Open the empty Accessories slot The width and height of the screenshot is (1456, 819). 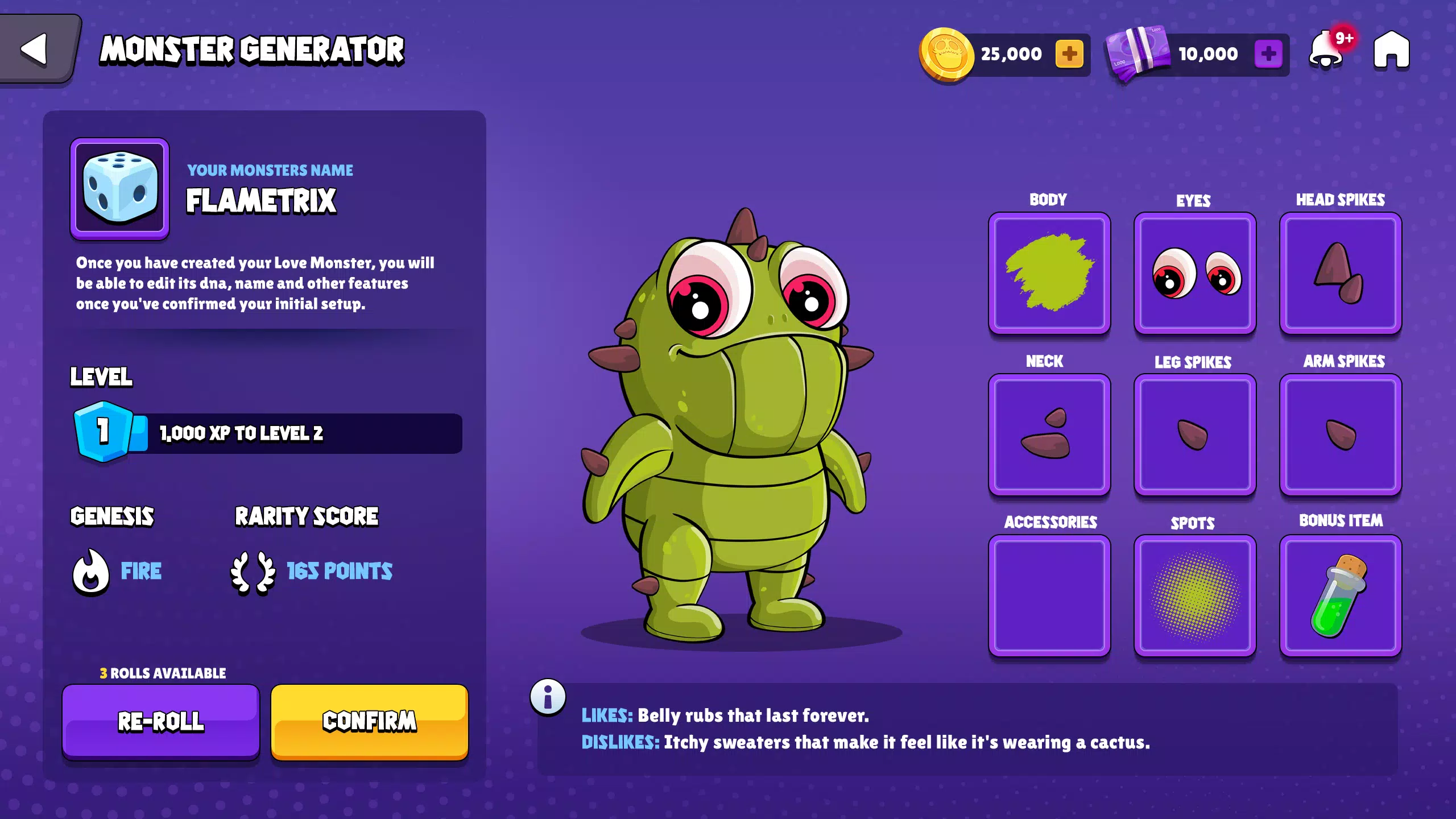point(1049,595)
